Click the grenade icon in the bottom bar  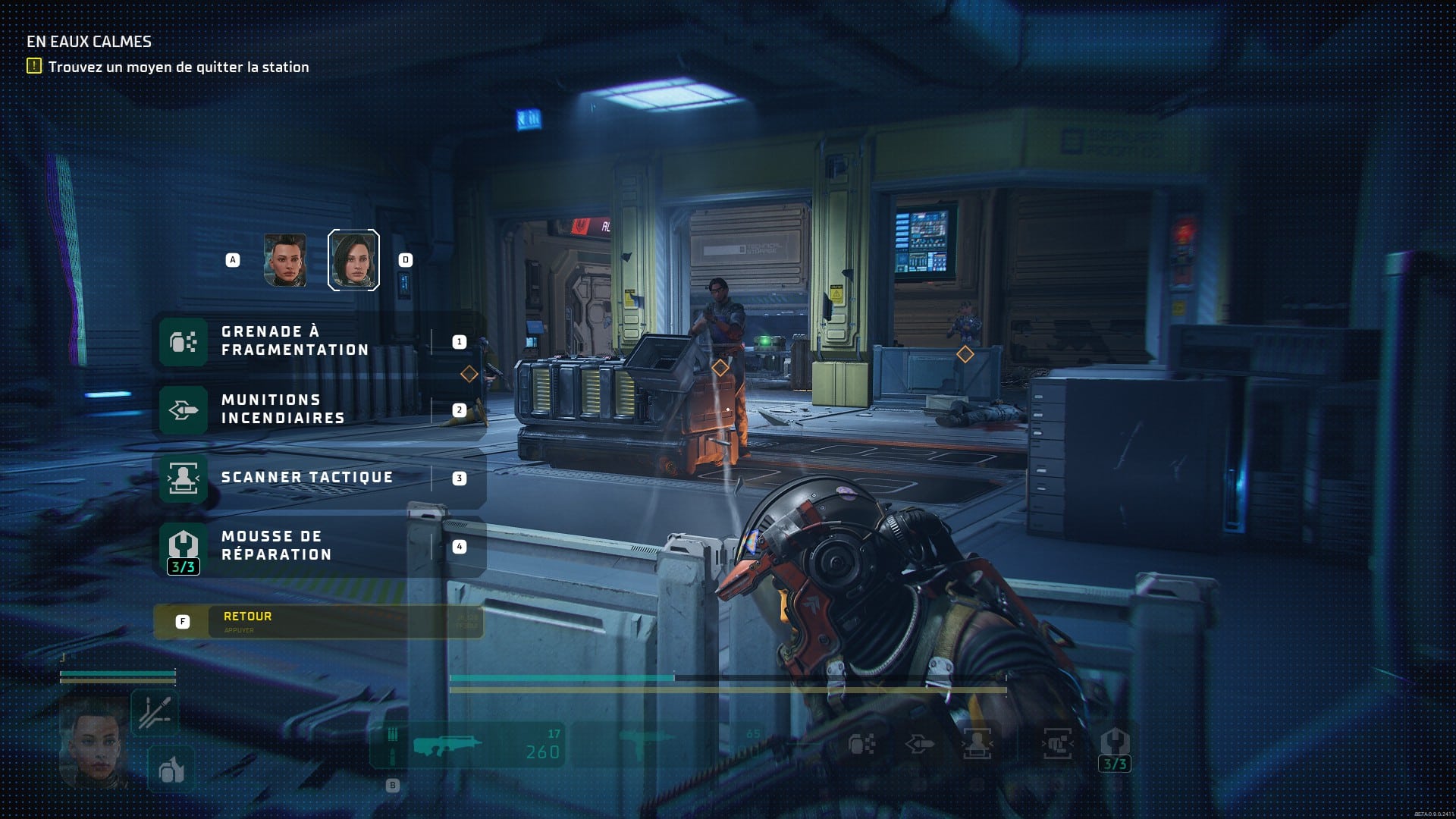click(861, 745)
